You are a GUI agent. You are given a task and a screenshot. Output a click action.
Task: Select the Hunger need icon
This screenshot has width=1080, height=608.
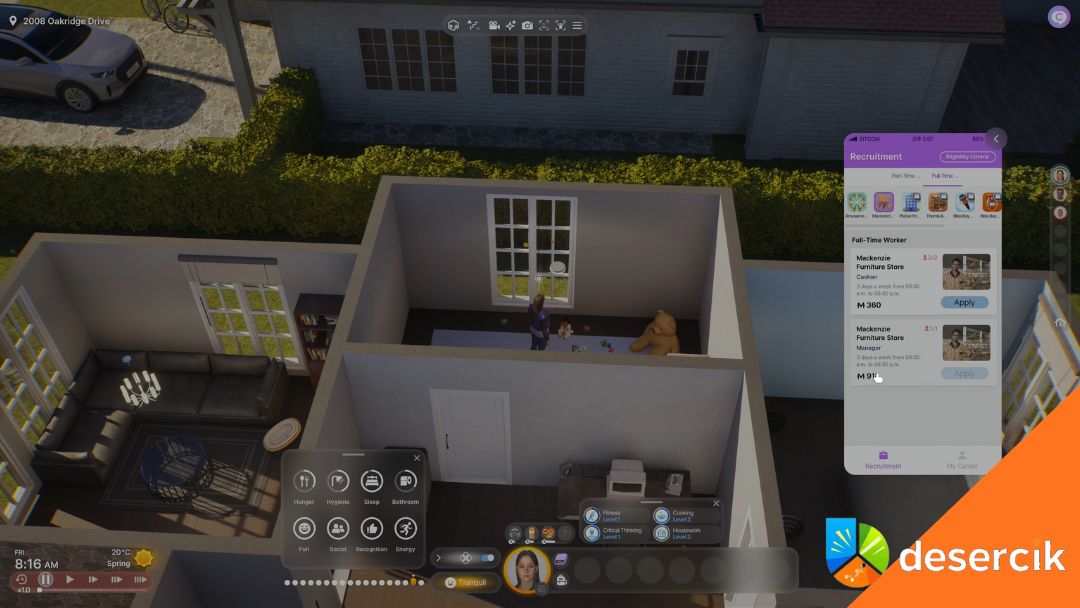click(305, 482)
